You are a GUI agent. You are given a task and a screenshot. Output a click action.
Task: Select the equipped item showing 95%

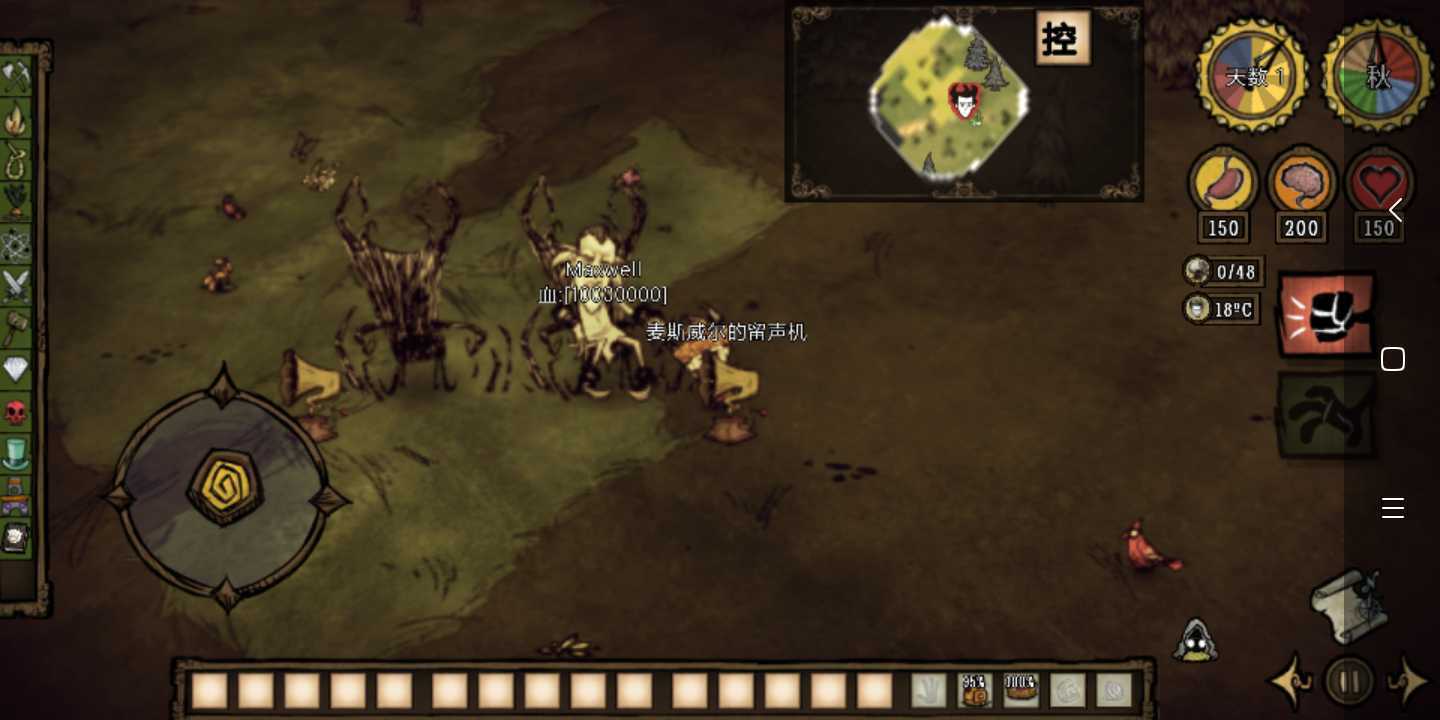coord(975,690)
